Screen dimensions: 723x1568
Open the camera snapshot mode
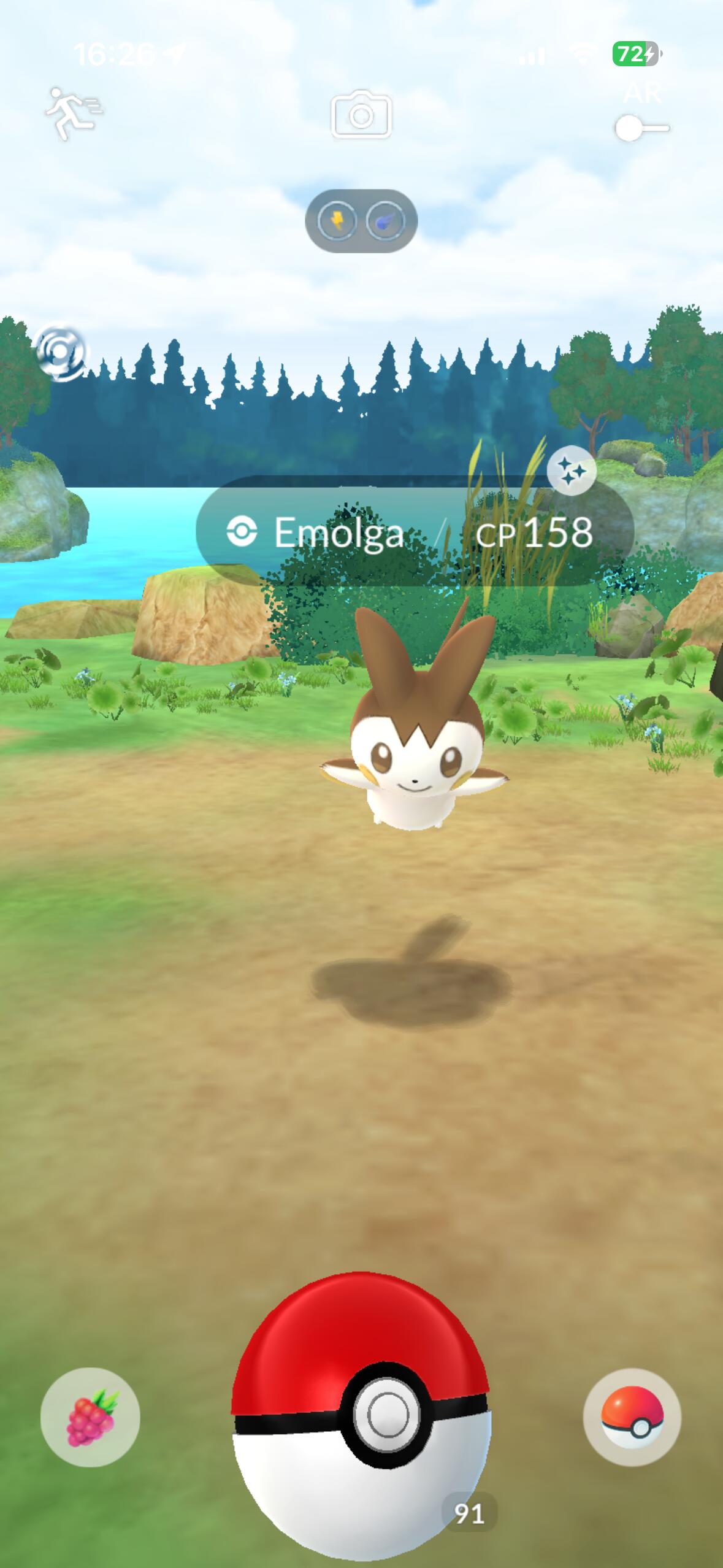click(x=361, y=115)
